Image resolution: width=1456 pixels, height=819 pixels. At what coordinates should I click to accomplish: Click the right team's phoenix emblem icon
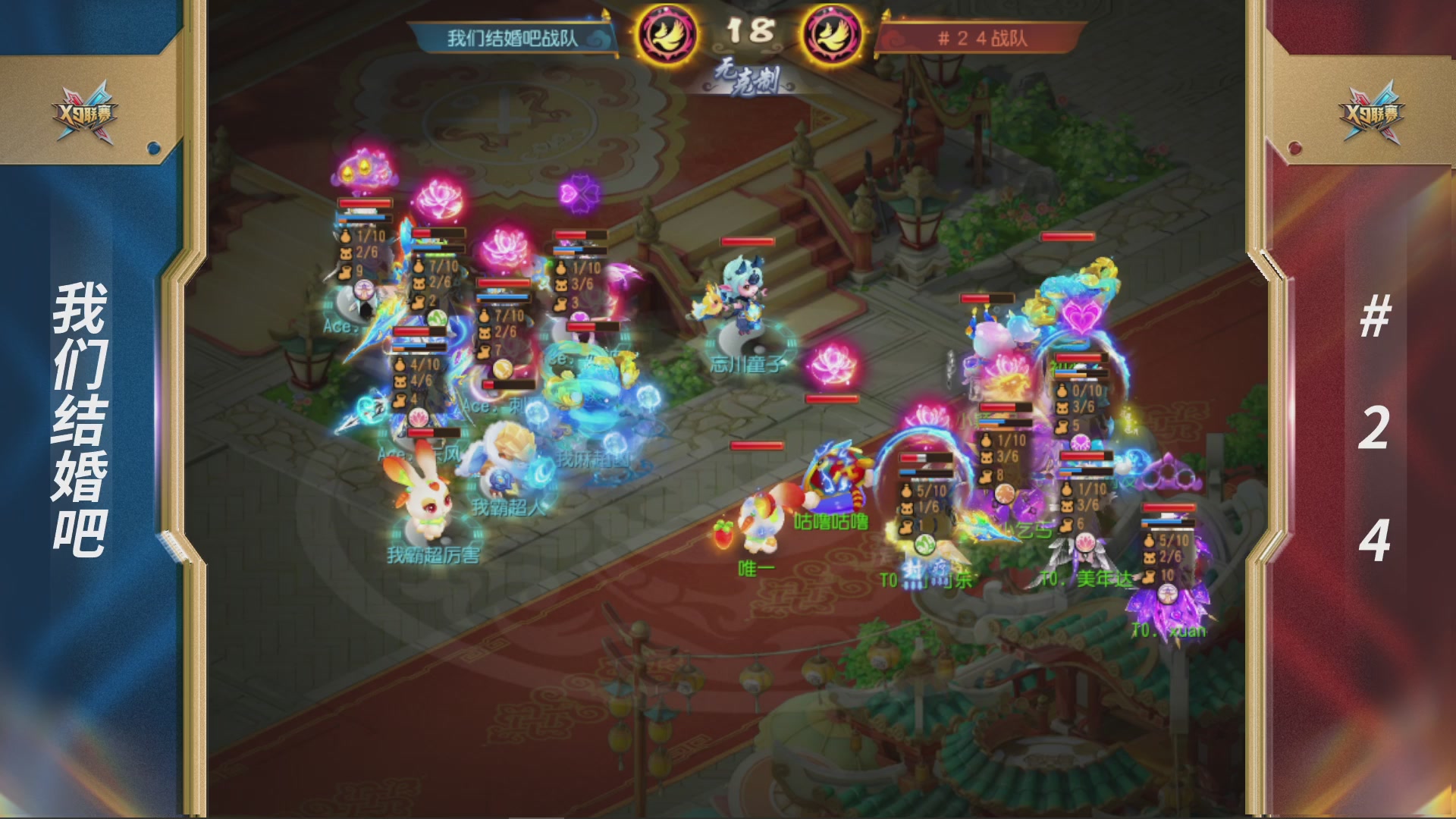[831, 33]
